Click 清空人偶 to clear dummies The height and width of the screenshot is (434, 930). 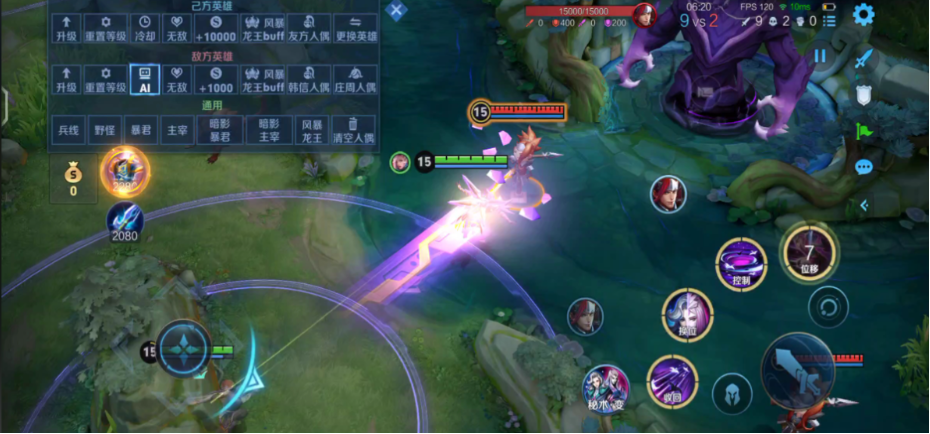click(x=355, y=130)
